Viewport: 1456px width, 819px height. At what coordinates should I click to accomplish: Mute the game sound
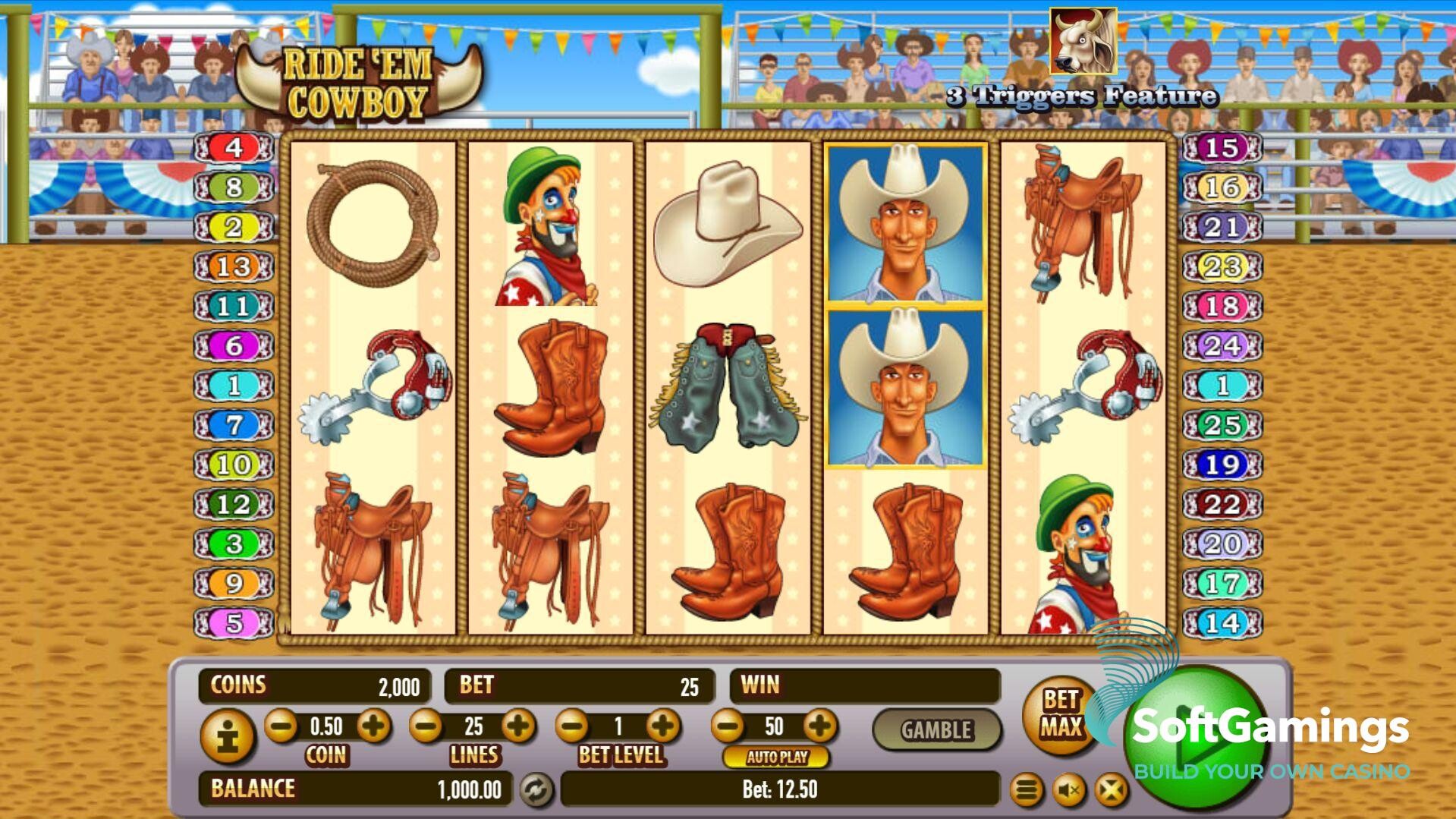[1069, 791]
